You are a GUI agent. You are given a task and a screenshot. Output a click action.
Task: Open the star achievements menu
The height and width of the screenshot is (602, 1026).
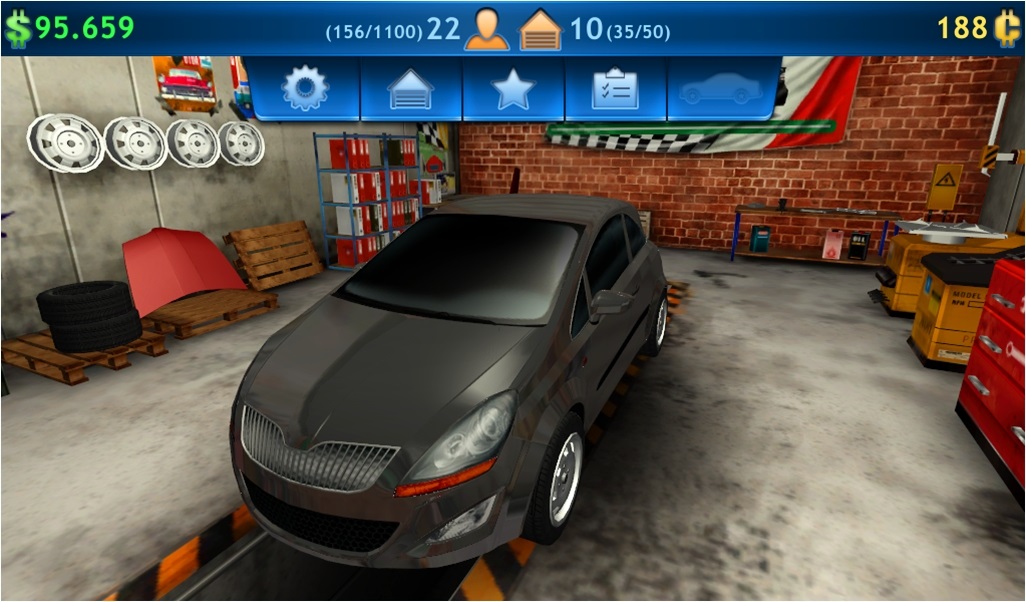click(x=513, y=89)
